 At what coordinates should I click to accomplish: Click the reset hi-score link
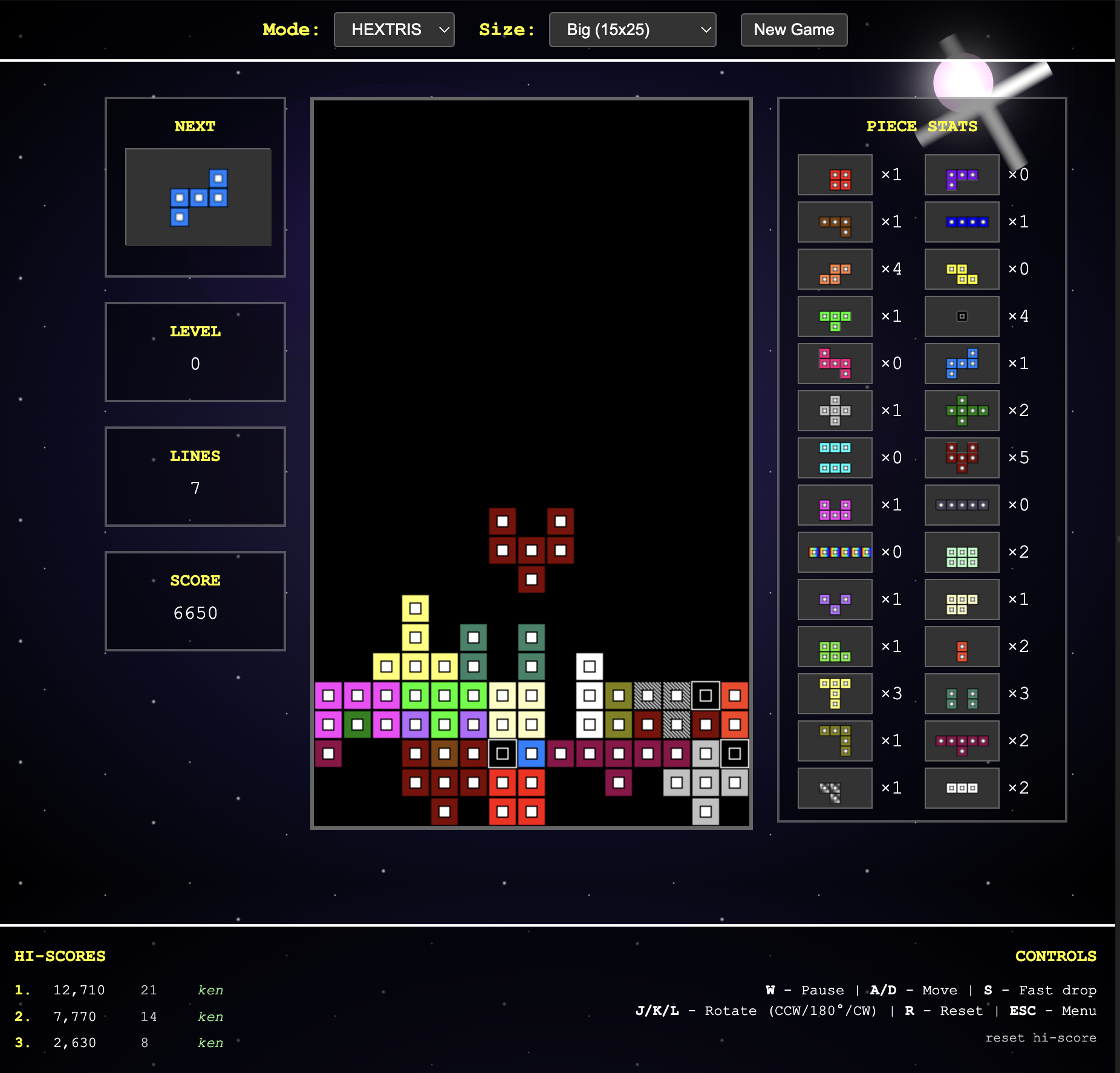pyautogui.click(x=1040, y=1037)
